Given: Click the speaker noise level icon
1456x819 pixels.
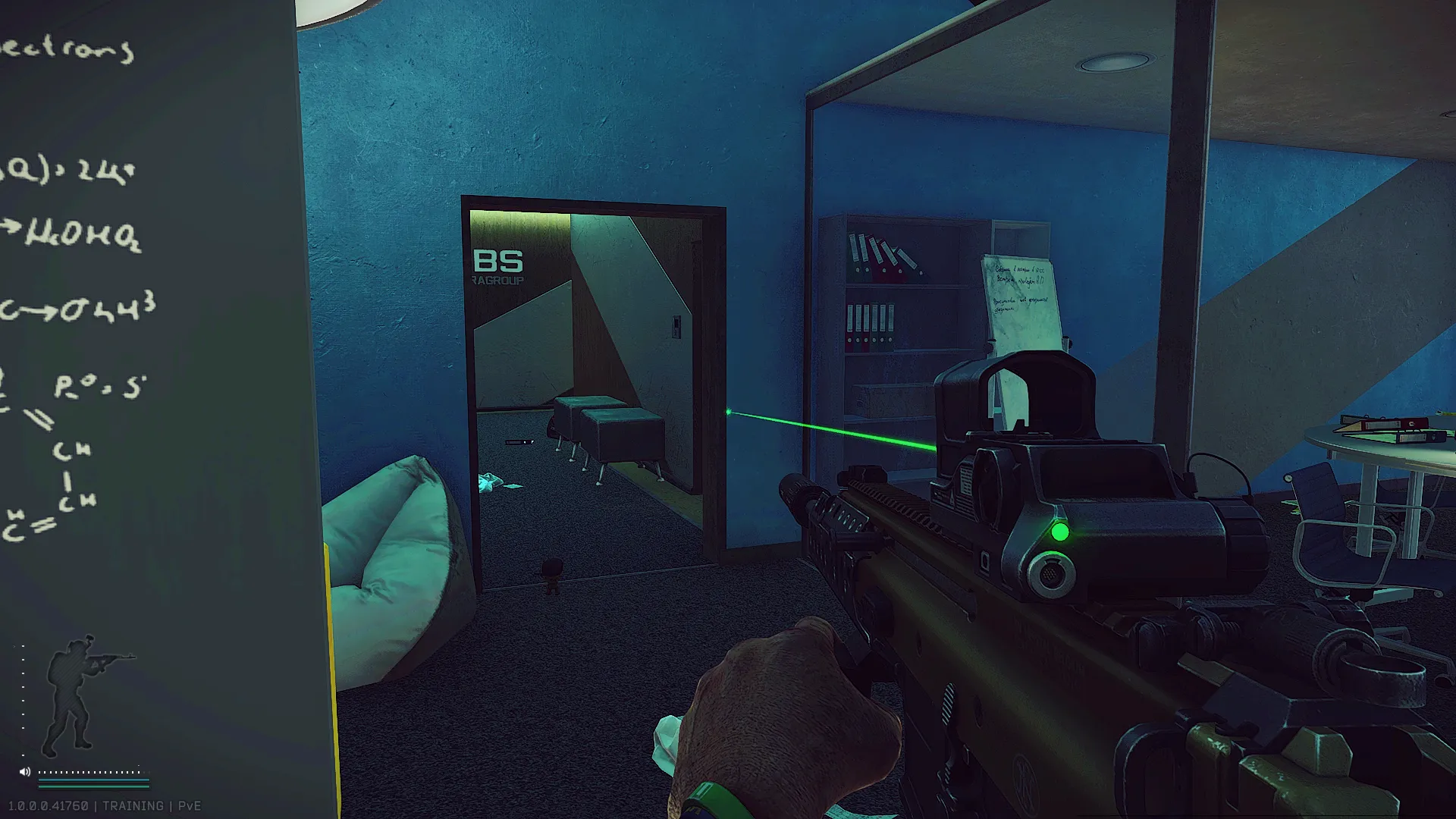Looking at the screenshot, I should pos(25,772).
